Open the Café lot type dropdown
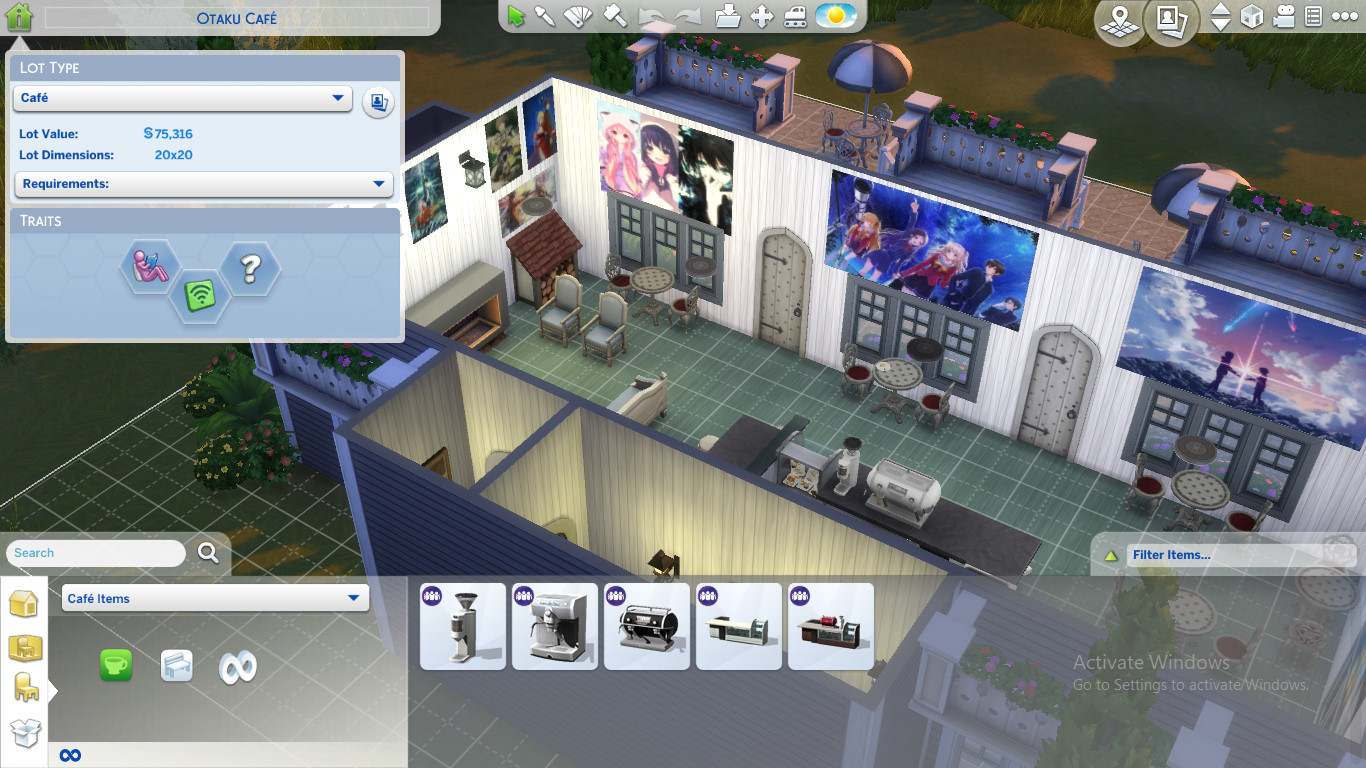Screen dimensions: 1366x768 182,99
